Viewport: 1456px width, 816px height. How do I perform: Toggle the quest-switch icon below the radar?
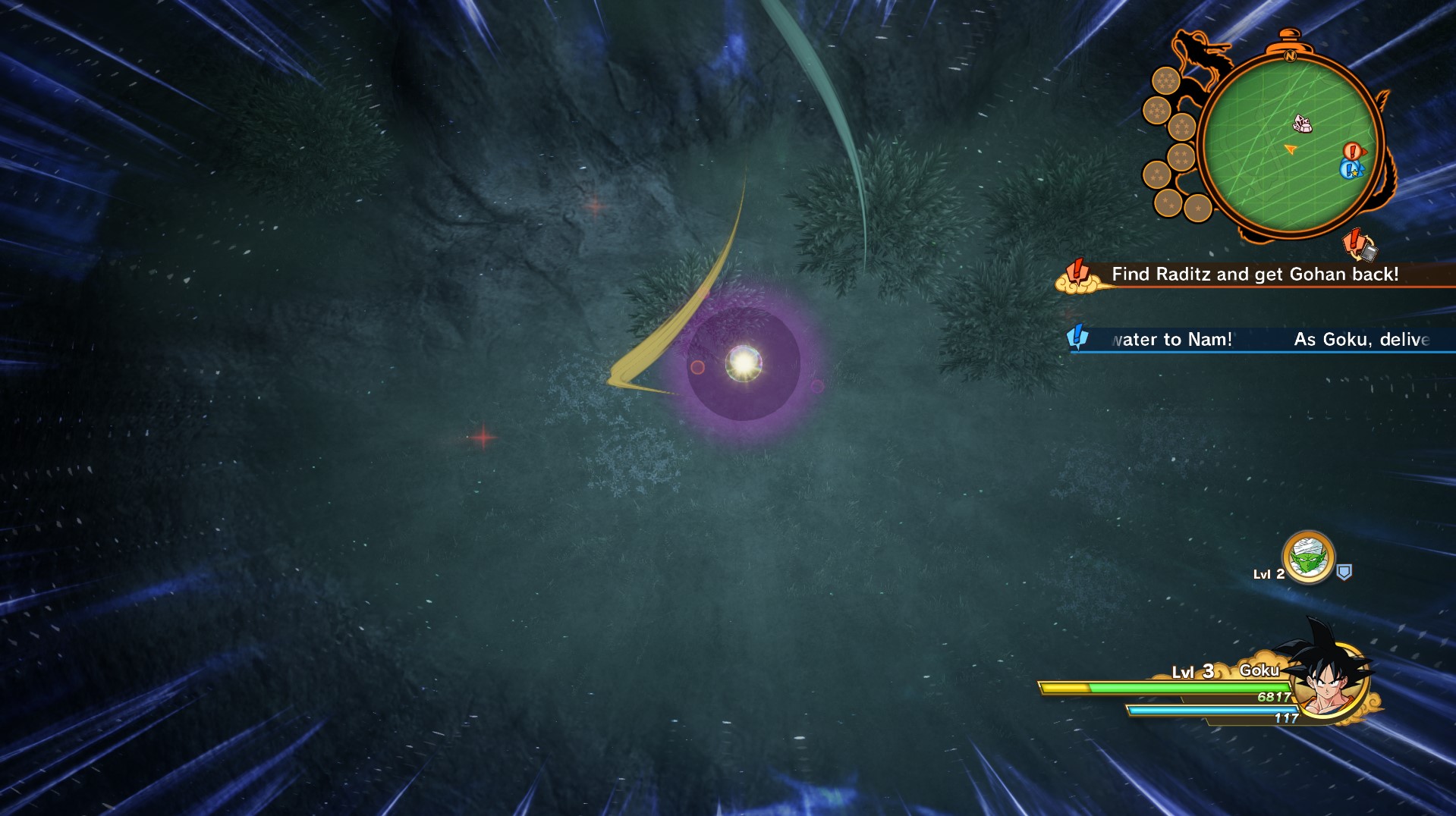(x=1359, y=245)
